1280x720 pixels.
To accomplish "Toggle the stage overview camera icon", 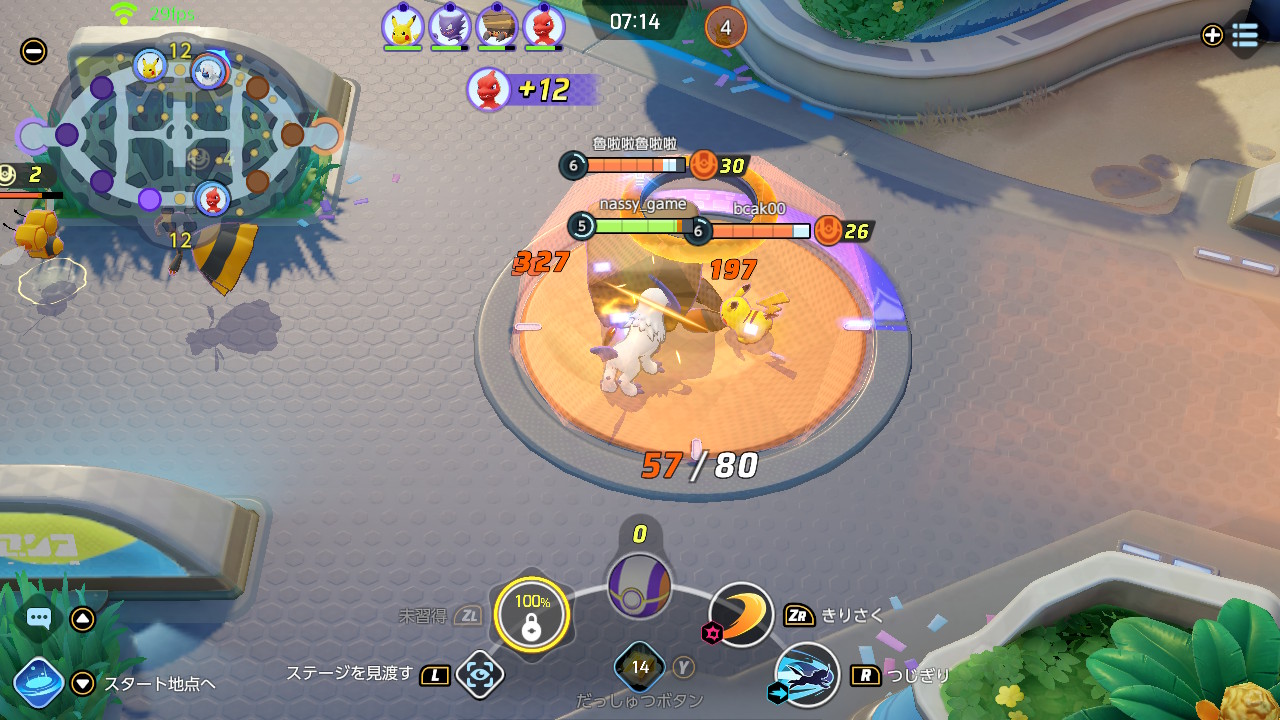I will click(480, 675).
